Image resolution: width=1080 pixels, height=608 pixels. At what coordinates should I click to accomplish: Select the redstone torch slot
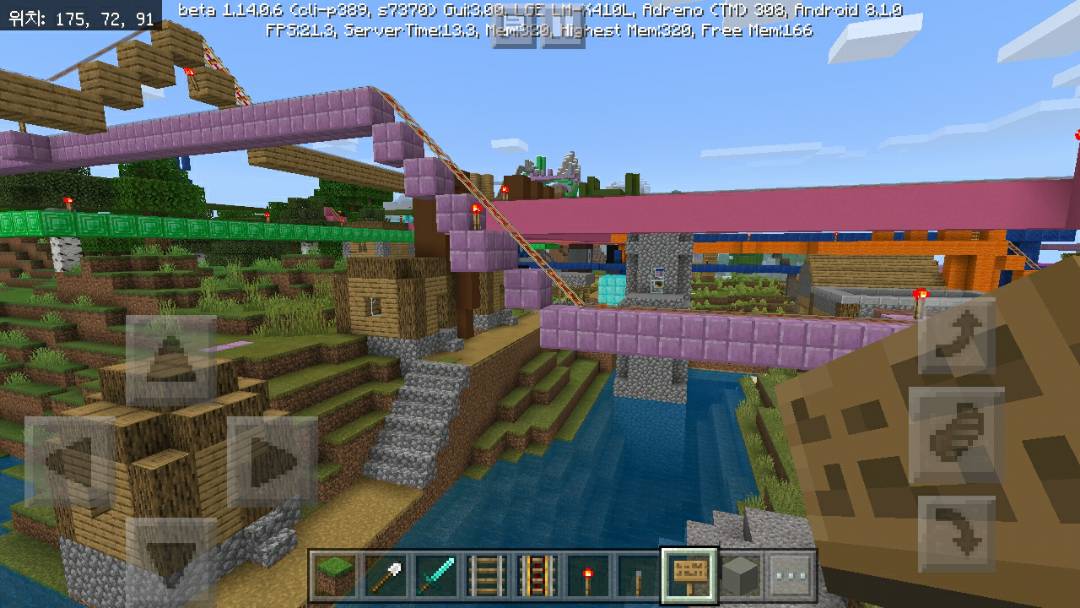(x=588, y=577)
